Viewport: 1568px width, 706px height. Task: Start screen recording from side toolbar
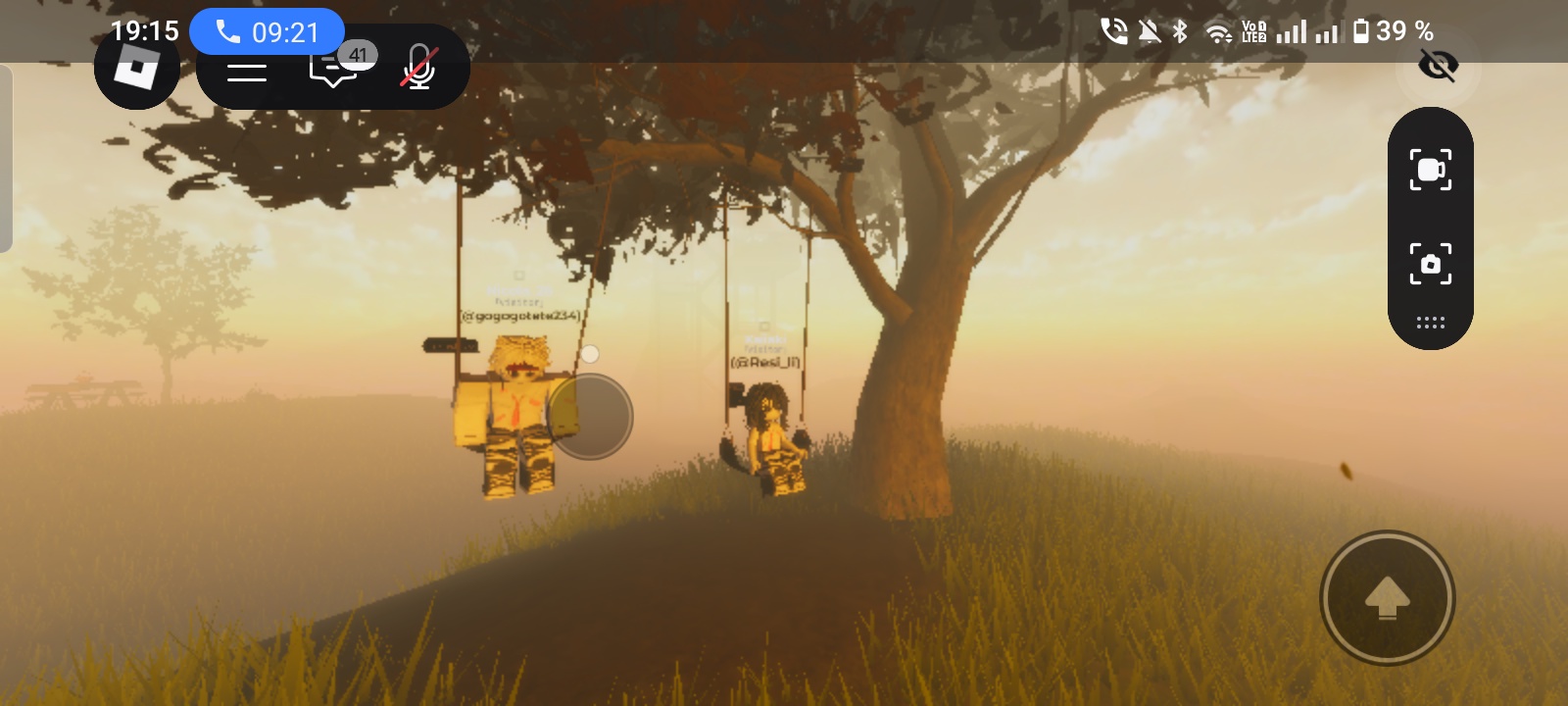click(1430, 170)
